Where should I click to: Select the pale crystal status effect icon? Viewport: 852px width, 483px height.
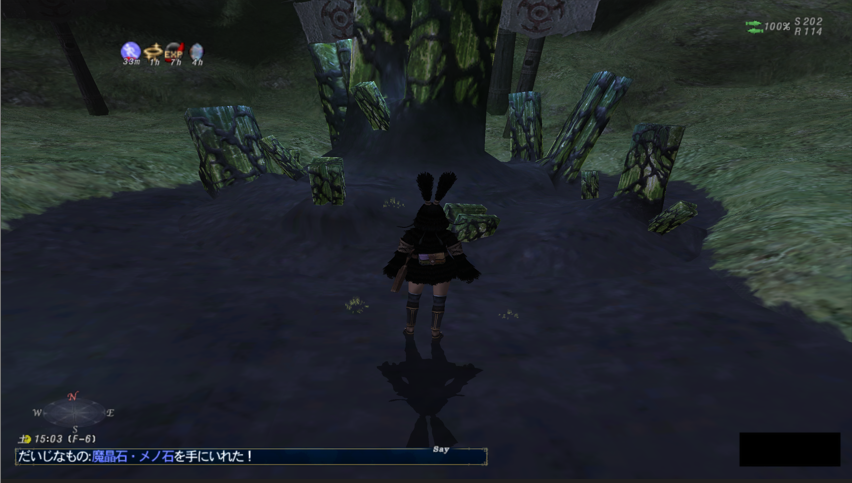point(196,50)
